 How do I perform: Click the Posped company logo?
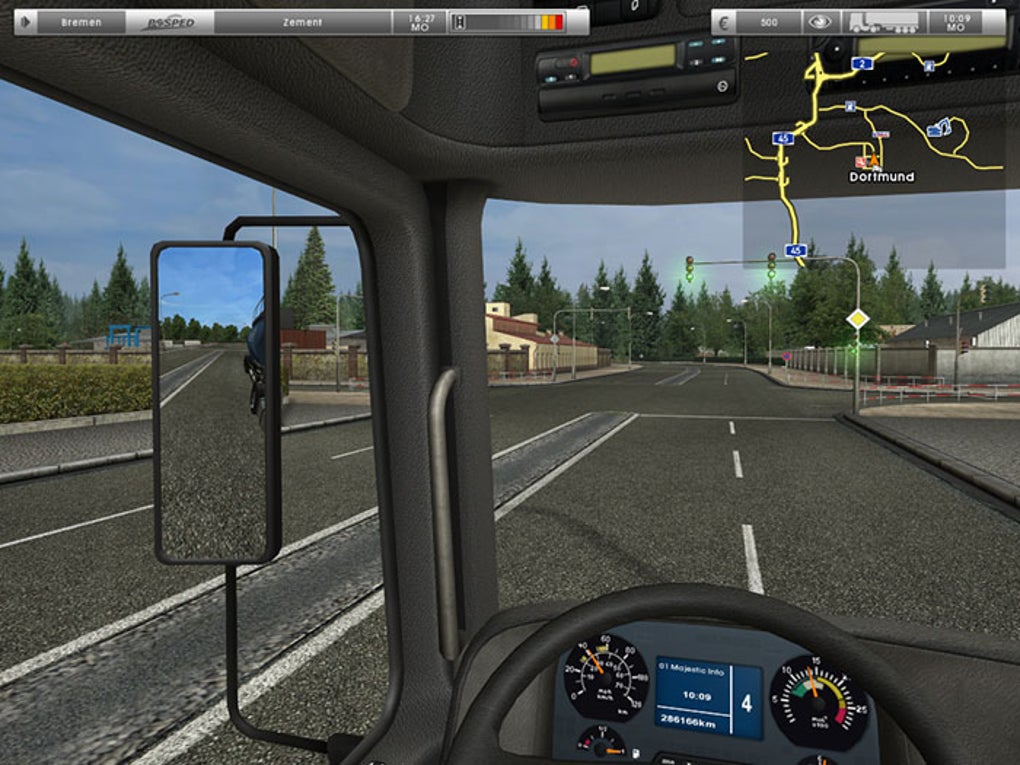170,22
